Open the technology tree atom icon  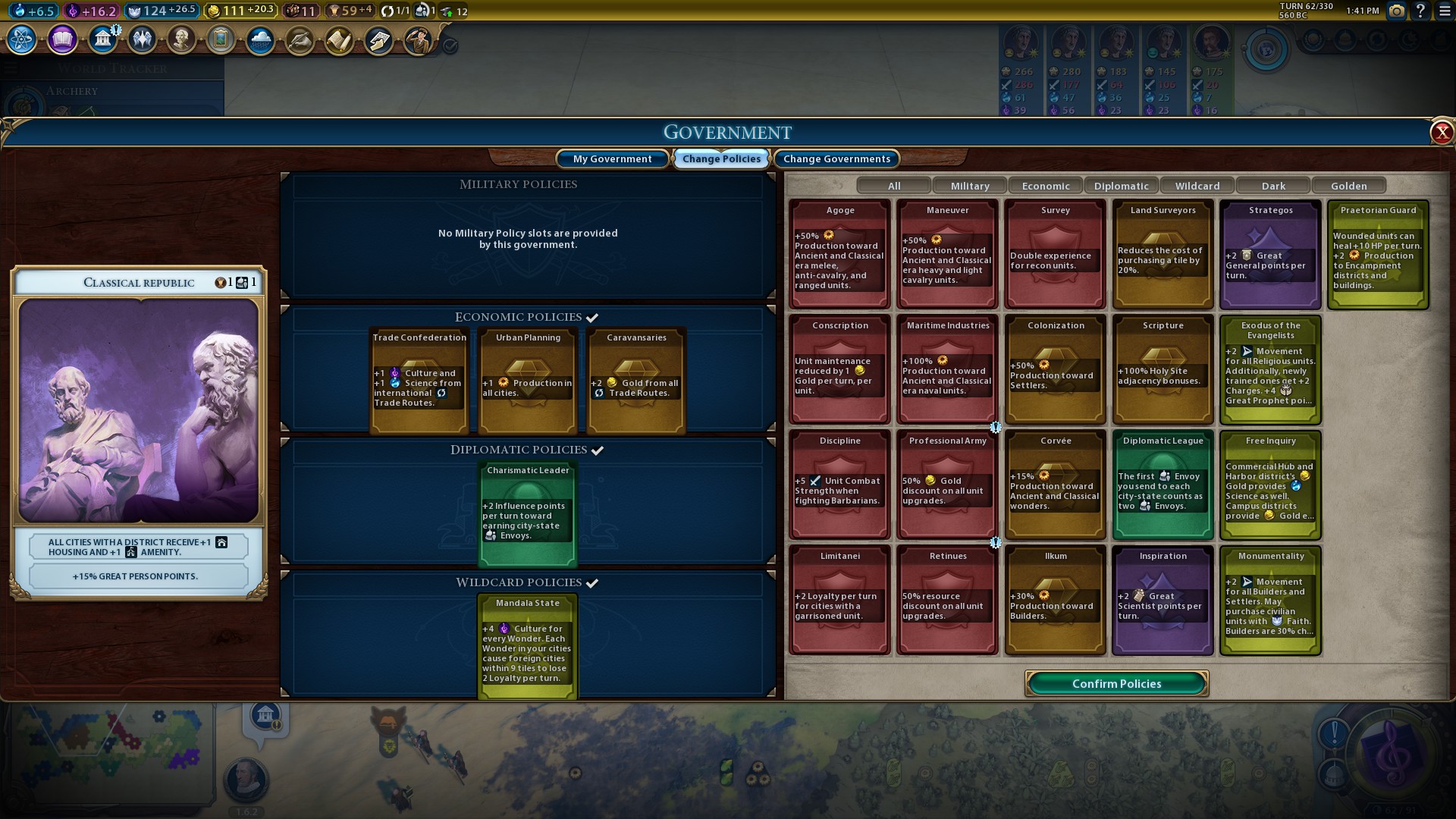click(21, 39)
